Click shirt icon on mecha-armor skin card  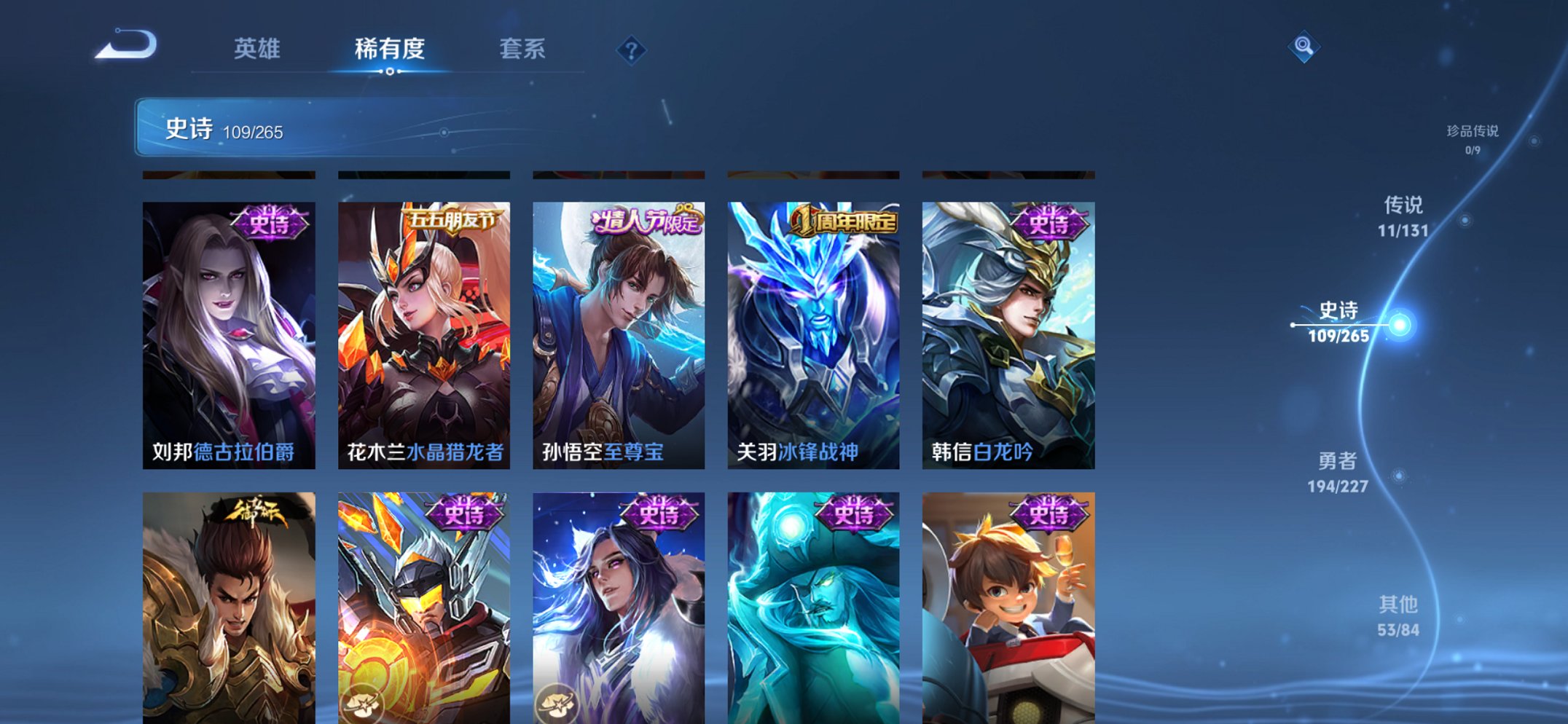click(x=364, y=704)
